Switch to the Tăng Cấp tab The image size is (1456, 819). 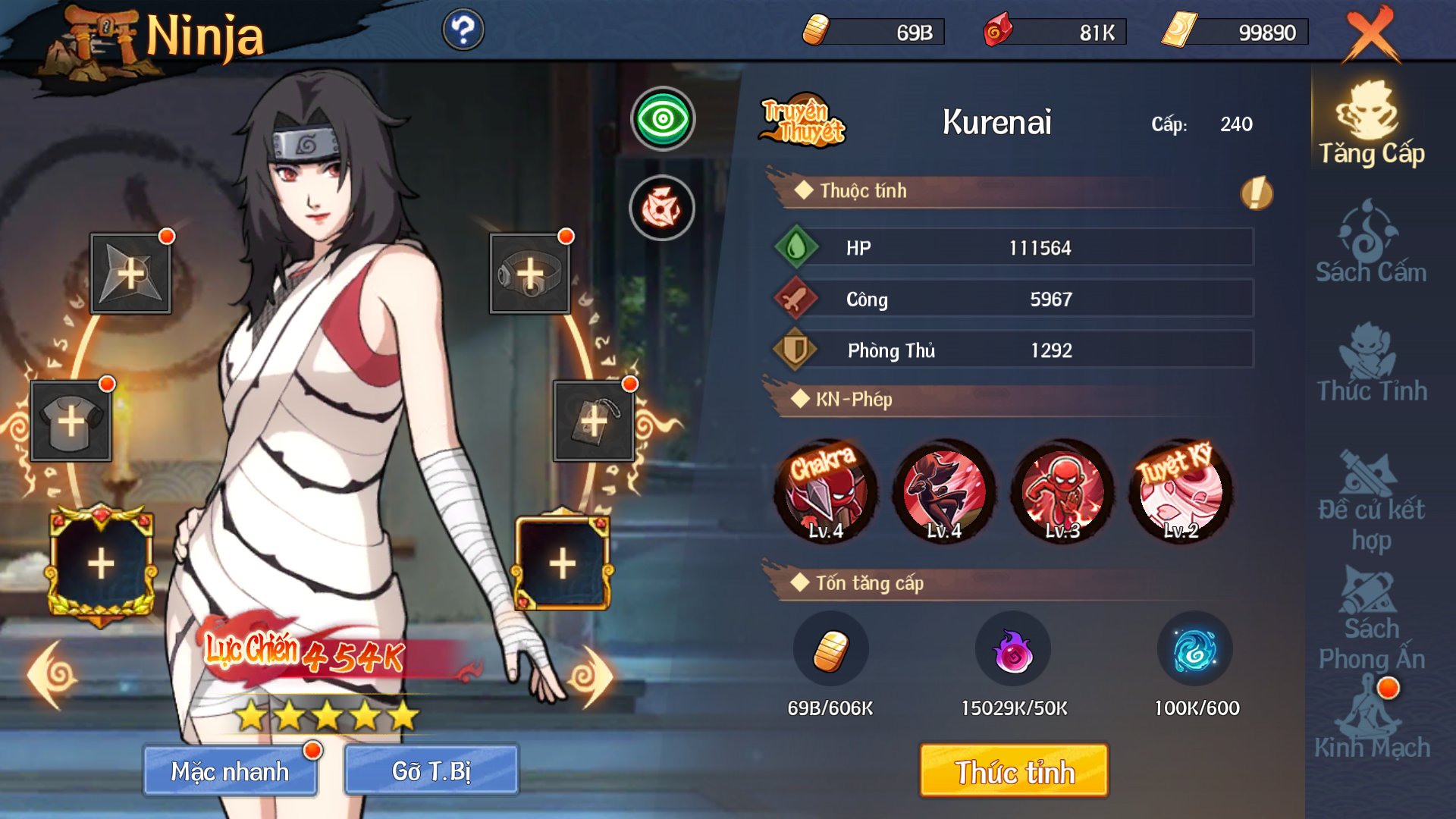pos(1371,125)
